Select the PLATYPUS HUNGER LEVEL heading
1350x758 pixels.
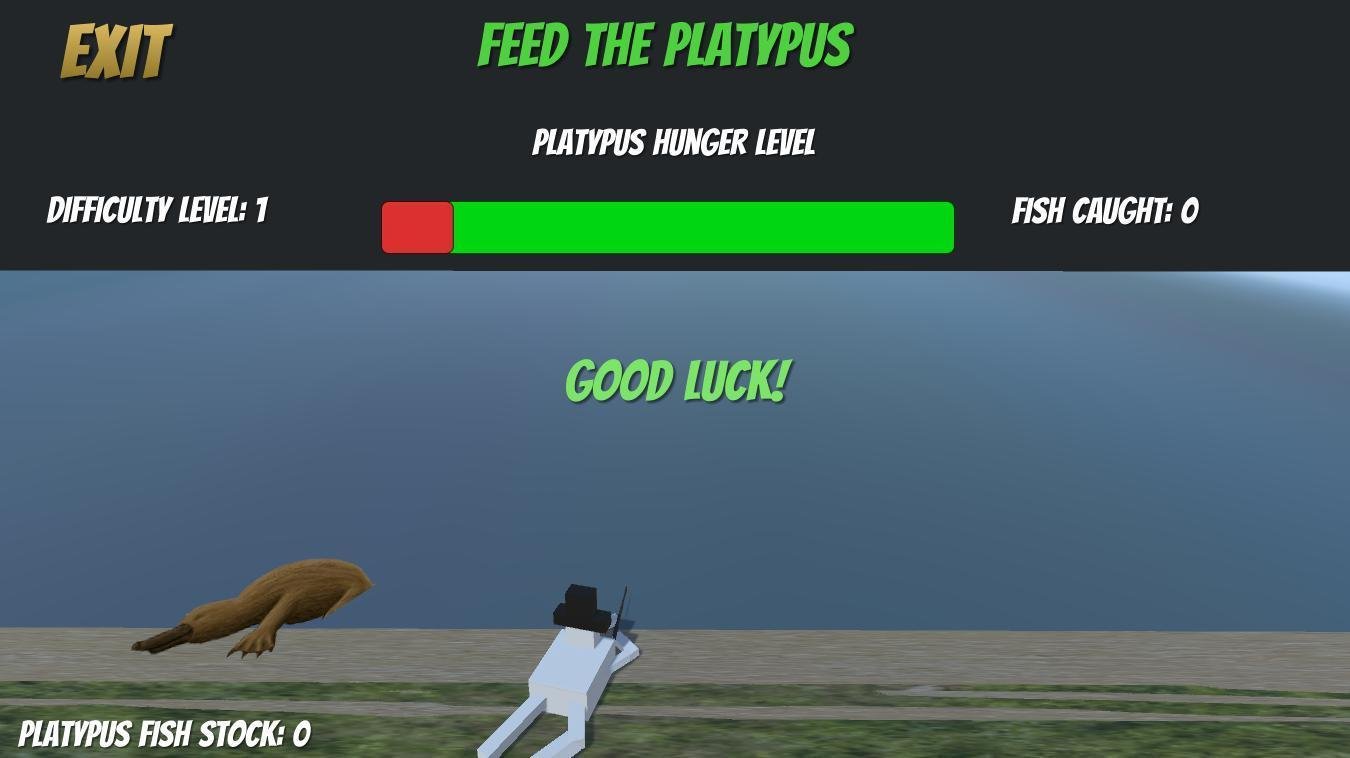[x=673, y=143]
